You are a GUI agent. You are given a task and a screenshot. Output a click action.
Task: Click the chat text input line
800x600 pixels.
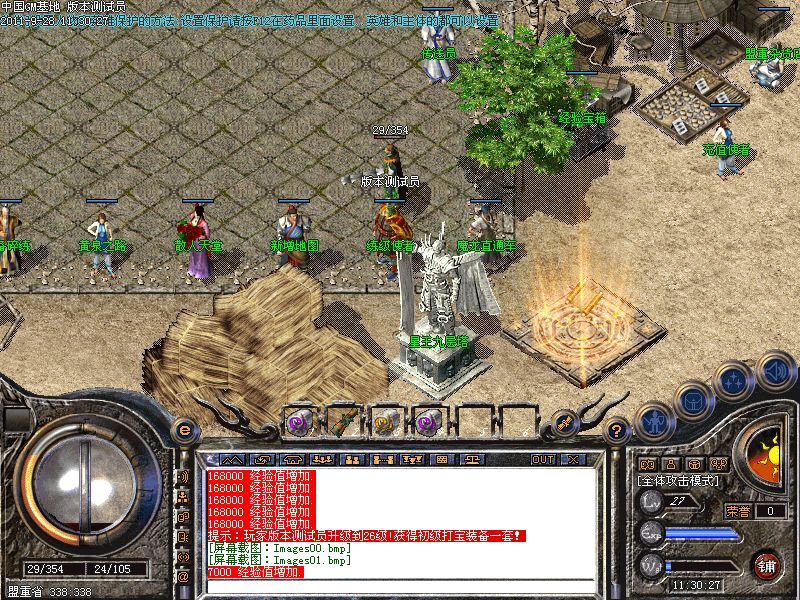pos(400,587)
